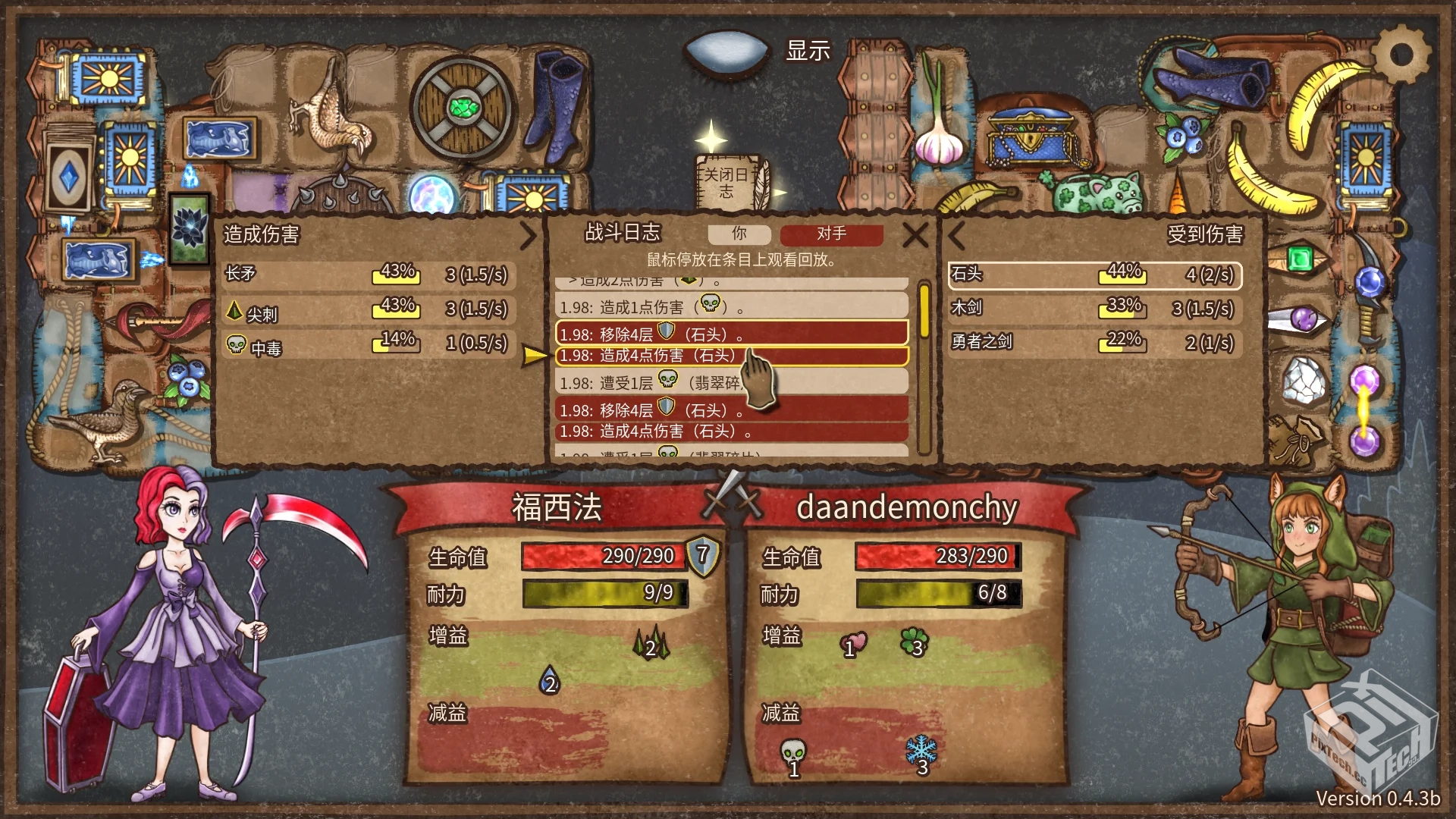This screenshot has width=1456, height=819.
Task: Toggle the 显示 eye visibility button
Action: tap(726, 52)
